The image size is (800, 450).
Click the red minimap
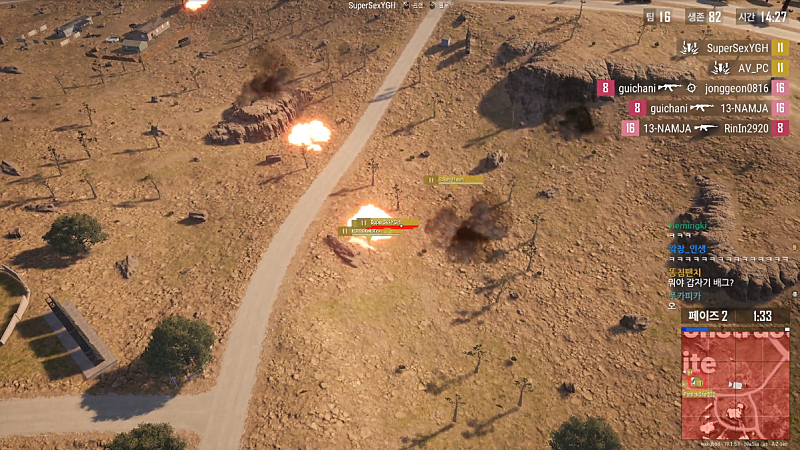click(735, 384)
